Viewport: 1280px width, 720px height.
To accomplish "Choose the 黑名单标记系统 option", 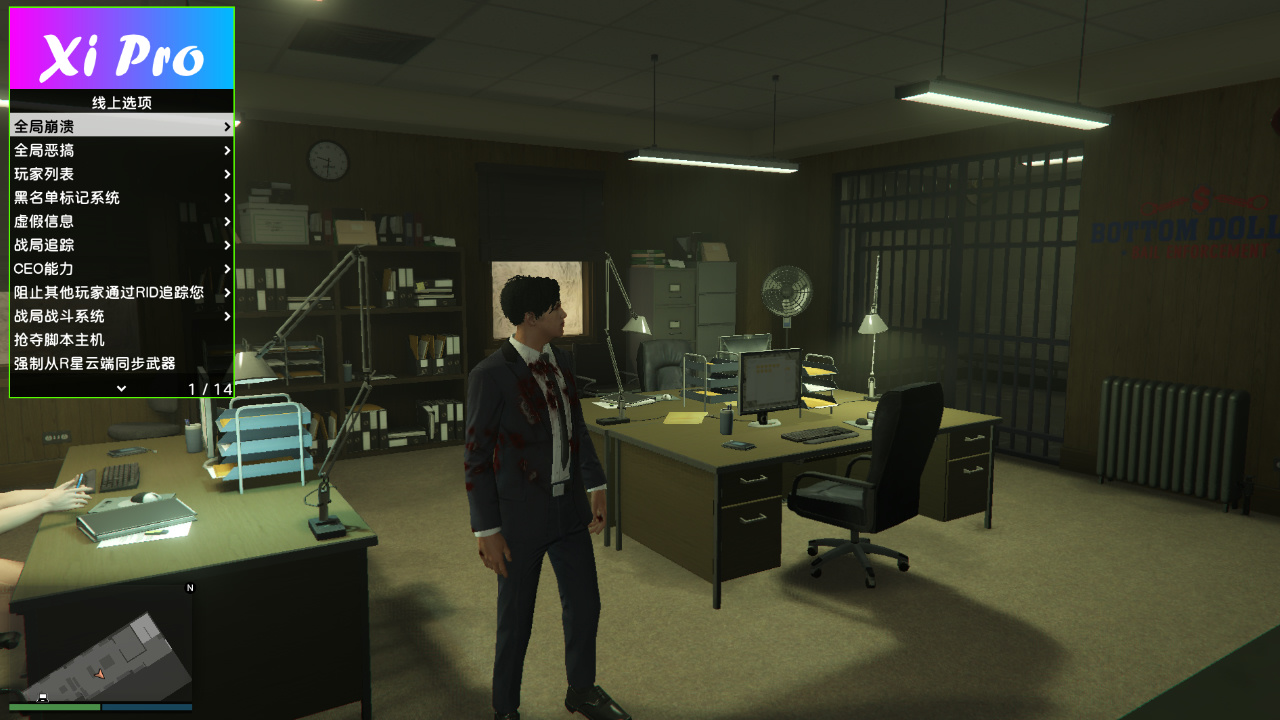I will [x=121, y=198].
